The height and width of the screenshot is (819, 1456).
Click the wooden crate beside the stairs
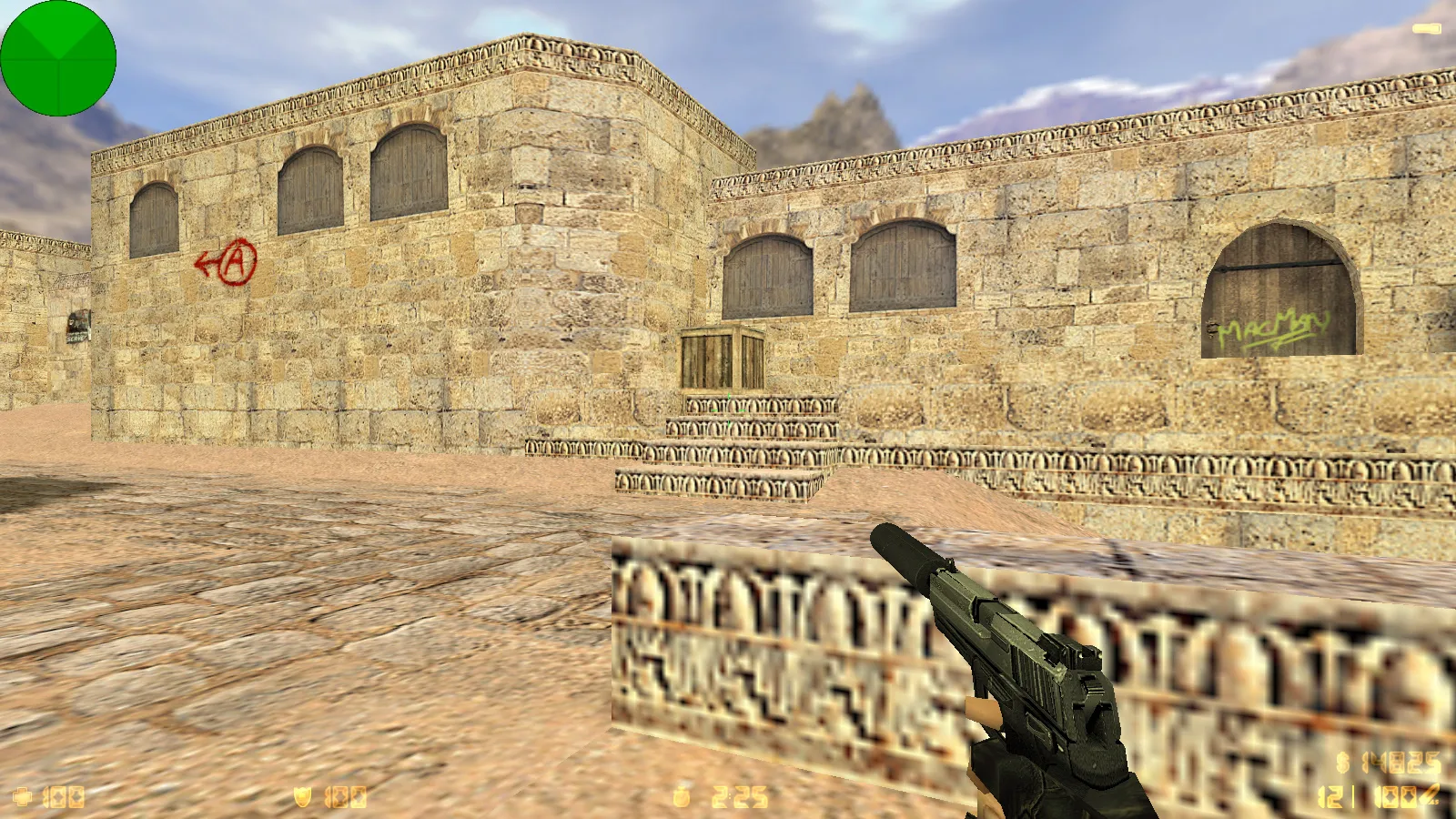(x=723, y=355)
